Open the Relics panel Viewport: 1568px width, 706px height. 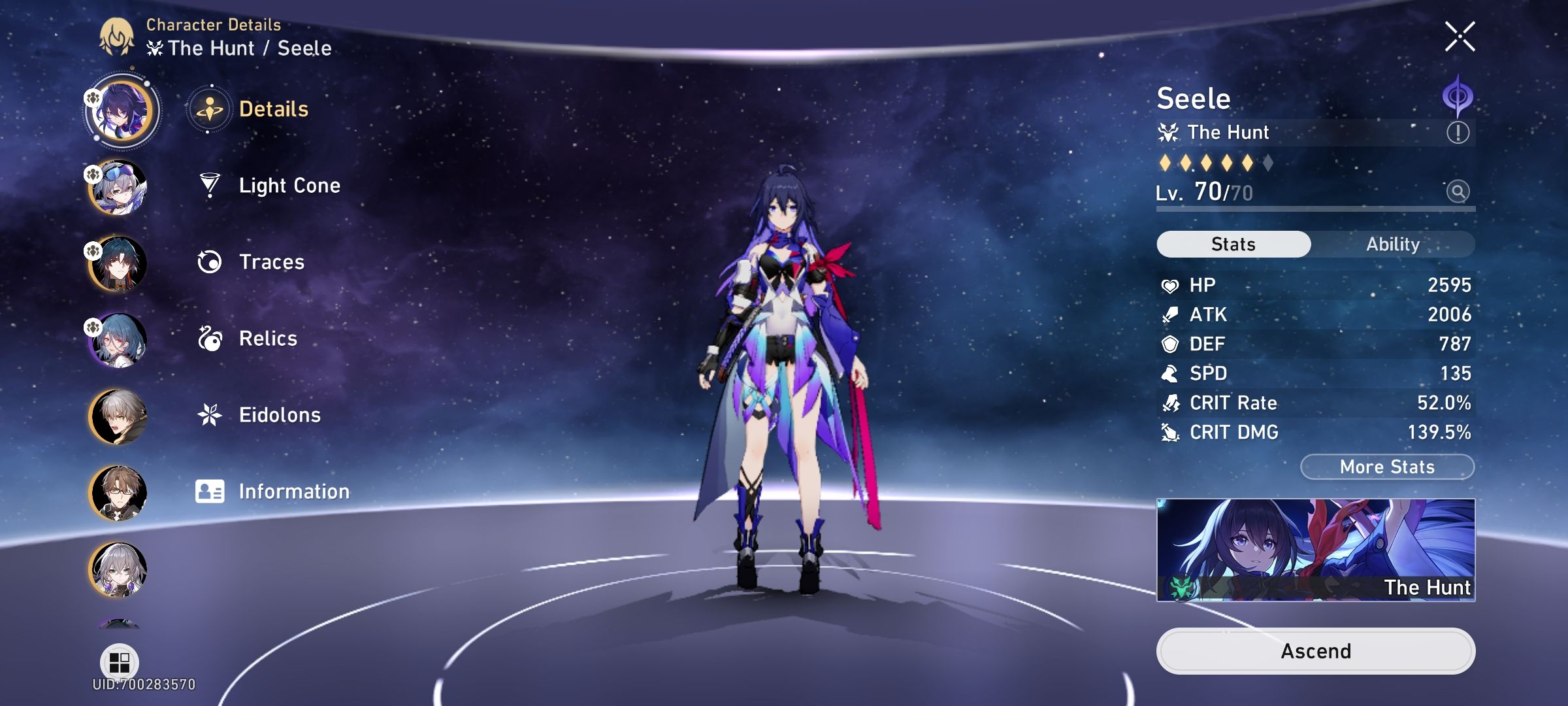click(266, 339)
